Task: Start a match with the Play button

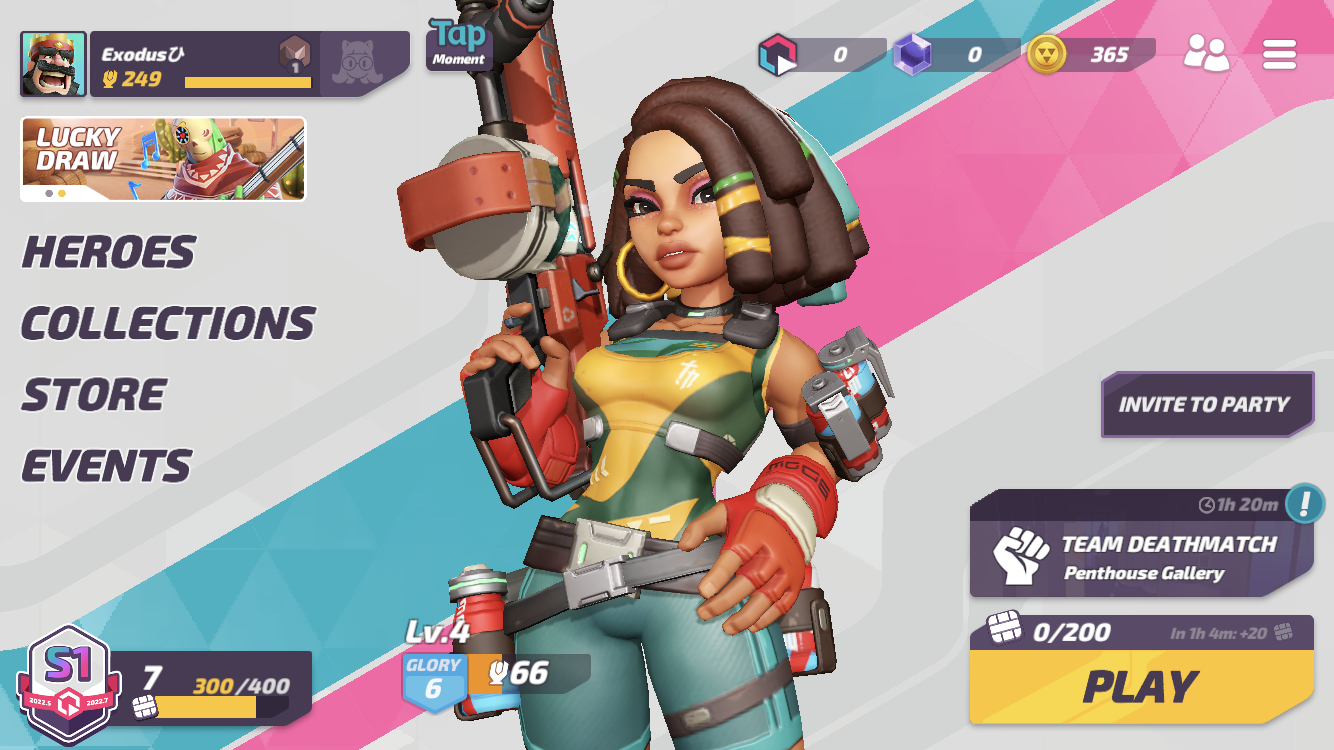Action: 1140,687
